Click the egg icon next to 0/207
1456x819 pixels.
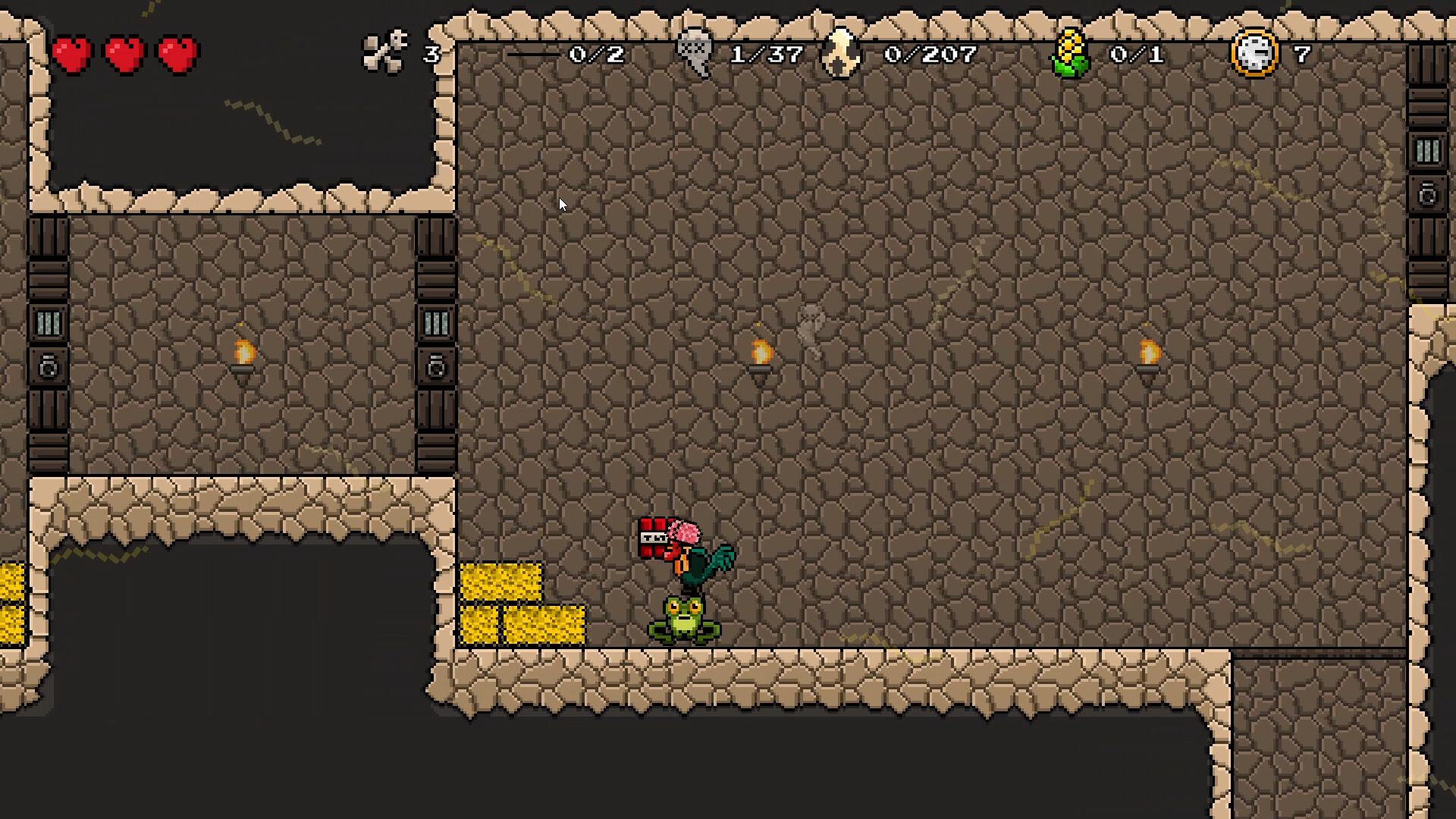pos(839,52)
